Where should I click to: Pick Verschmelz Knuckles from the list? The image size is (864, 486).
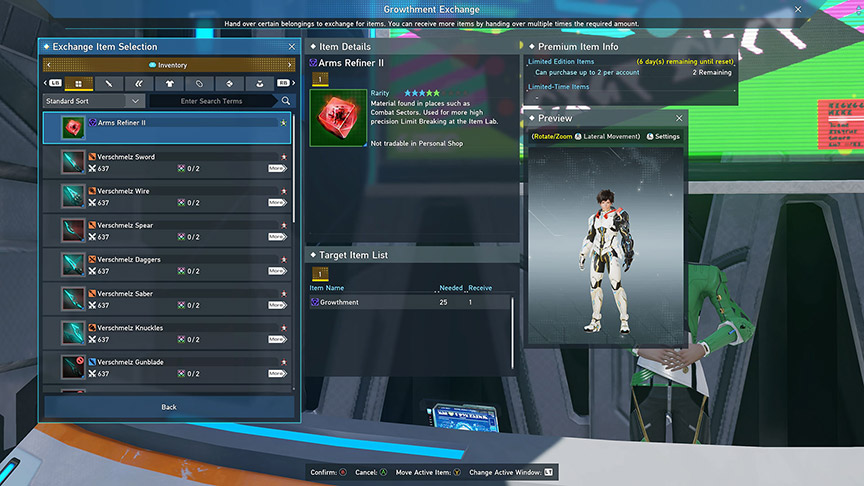[x=172, y=332]
